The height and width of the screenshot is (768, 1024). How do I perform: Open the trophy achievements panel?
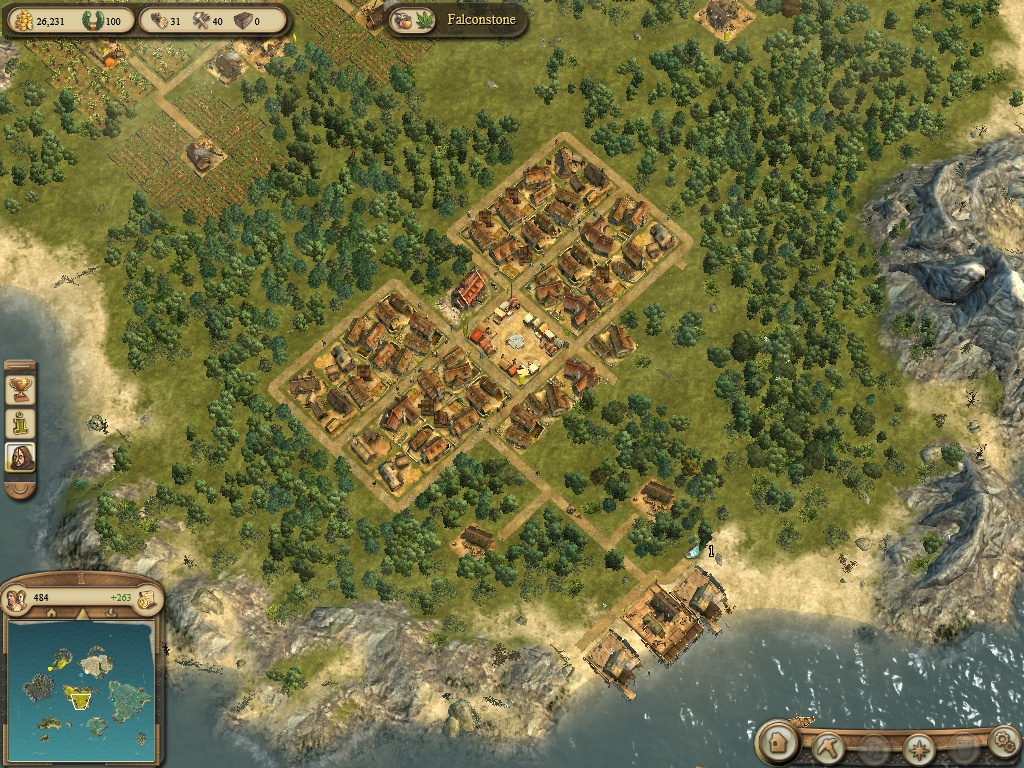coord(20,387)
